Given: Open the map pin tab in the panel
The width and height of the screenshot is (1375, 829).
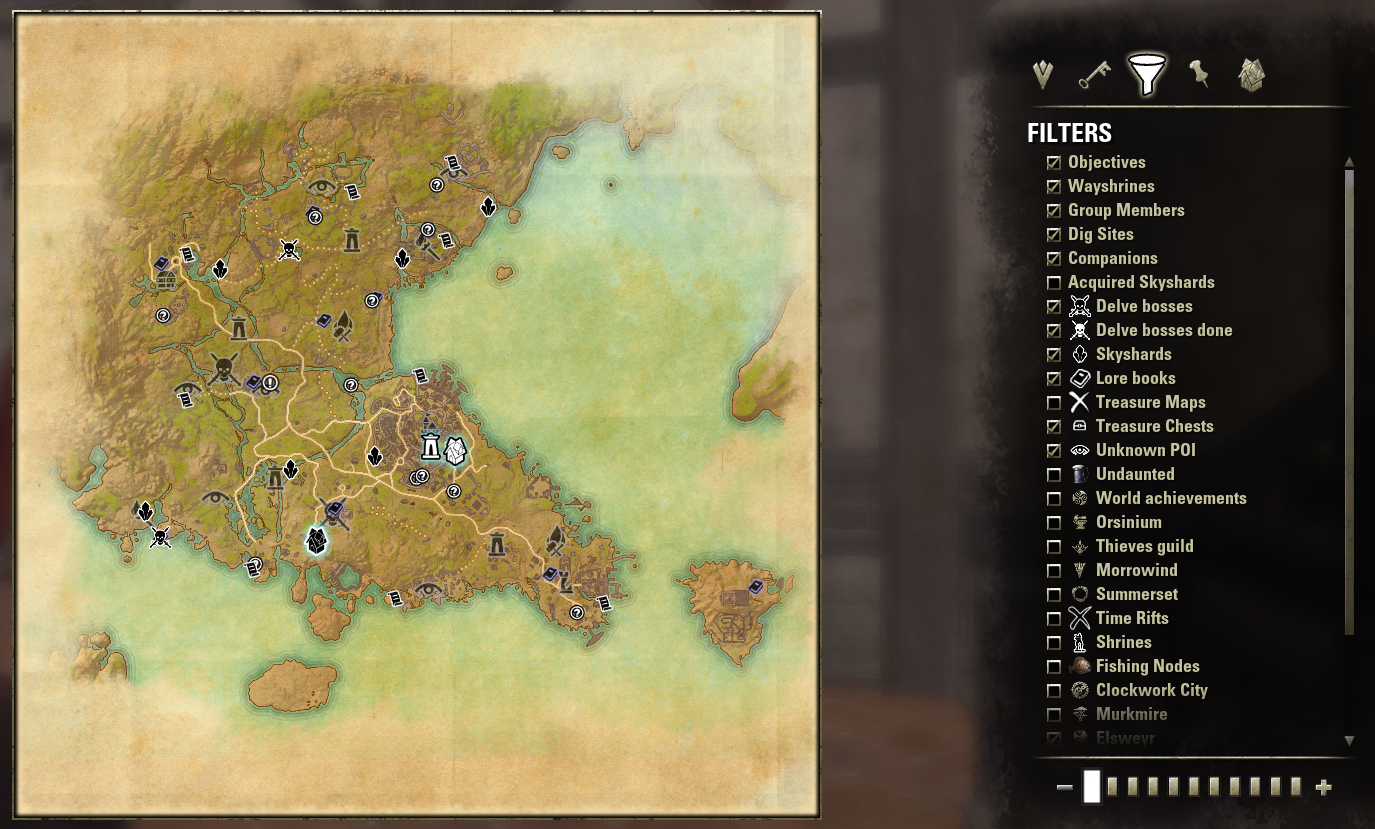Looking at the screenshot, I should (1201, 74).
